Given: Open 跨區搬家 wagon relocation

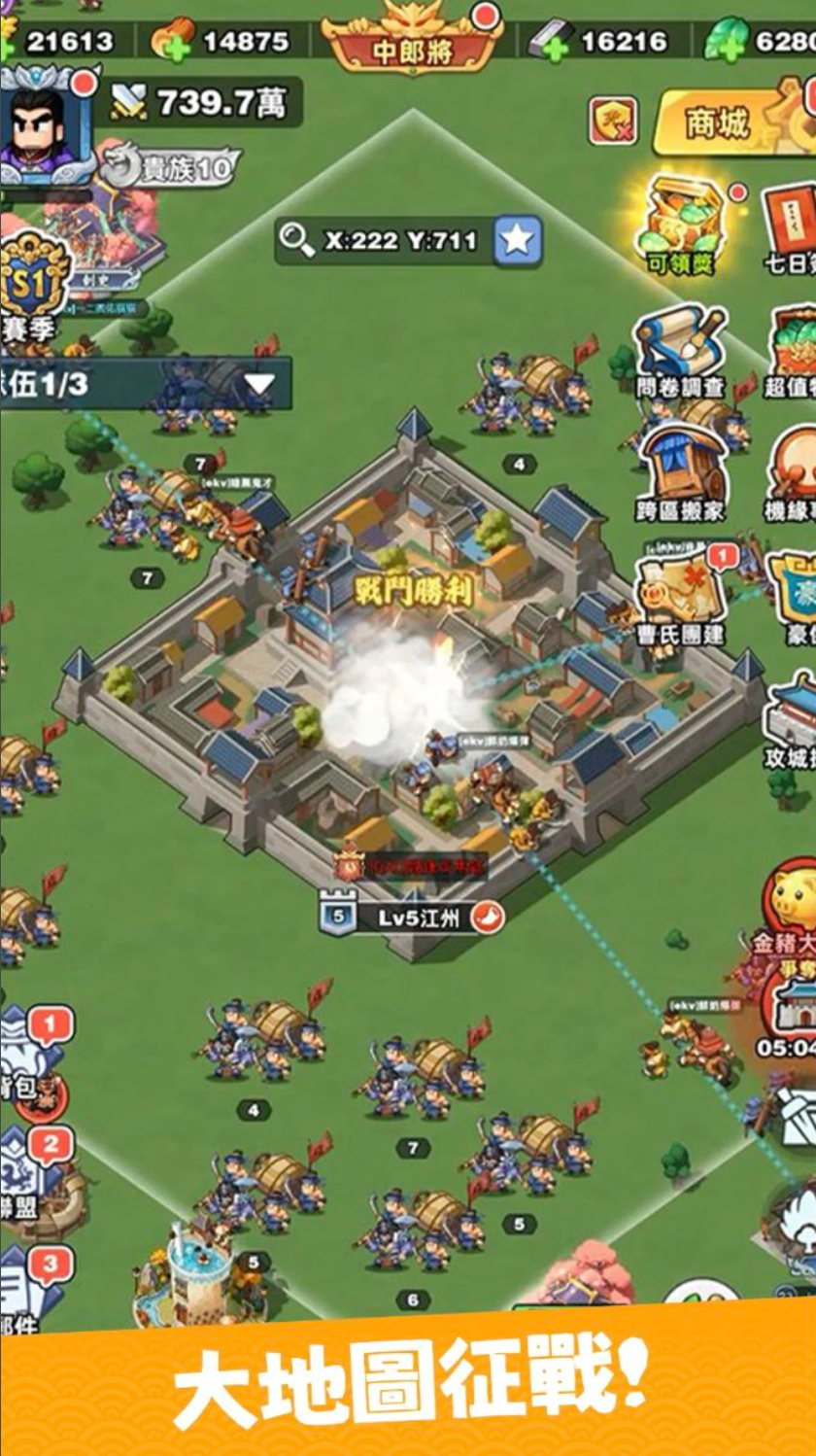Looking at the screenshot, I should (680, 469).
